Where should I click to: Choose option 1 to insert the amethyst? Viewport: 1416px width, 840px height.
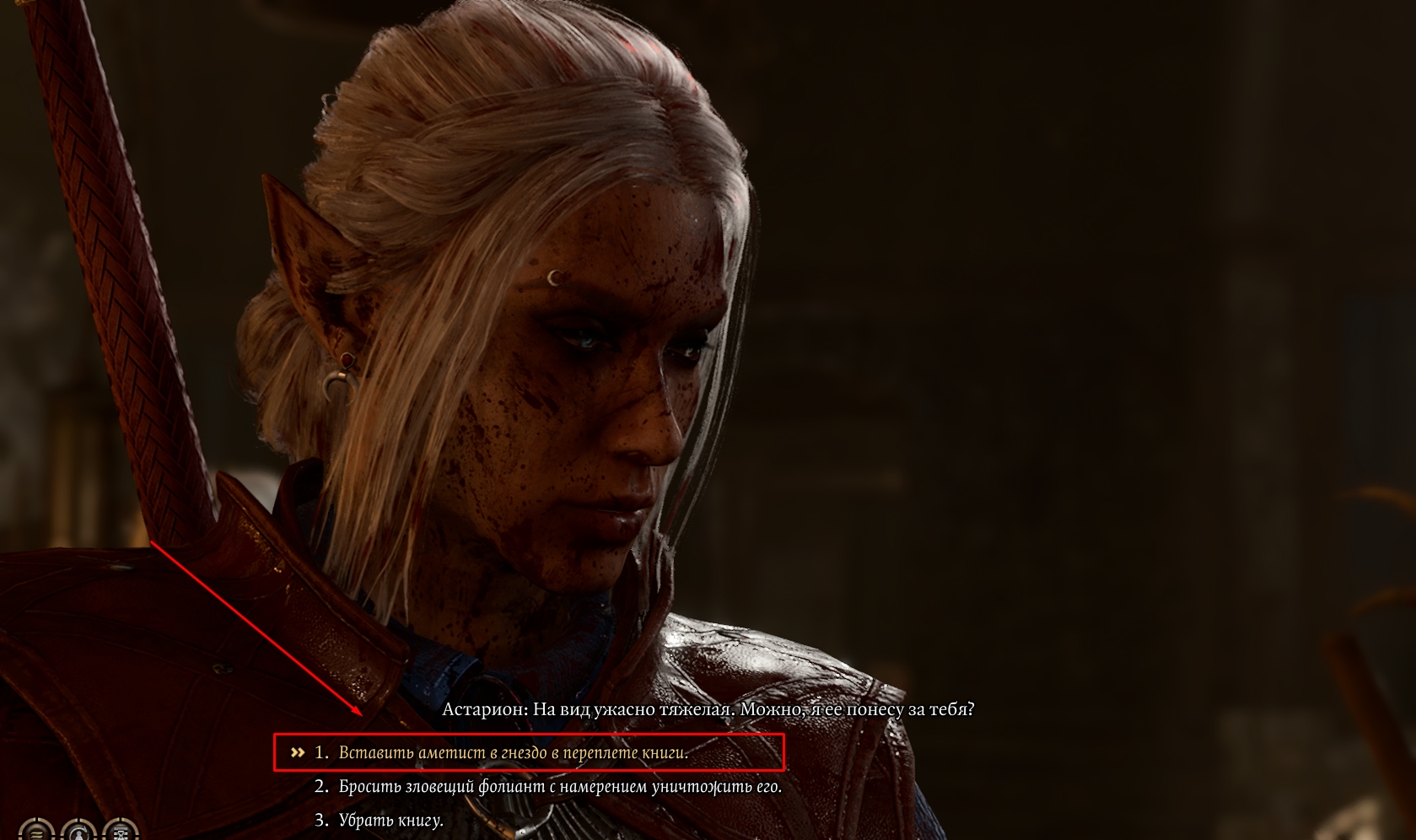click(x=513, y=752)
